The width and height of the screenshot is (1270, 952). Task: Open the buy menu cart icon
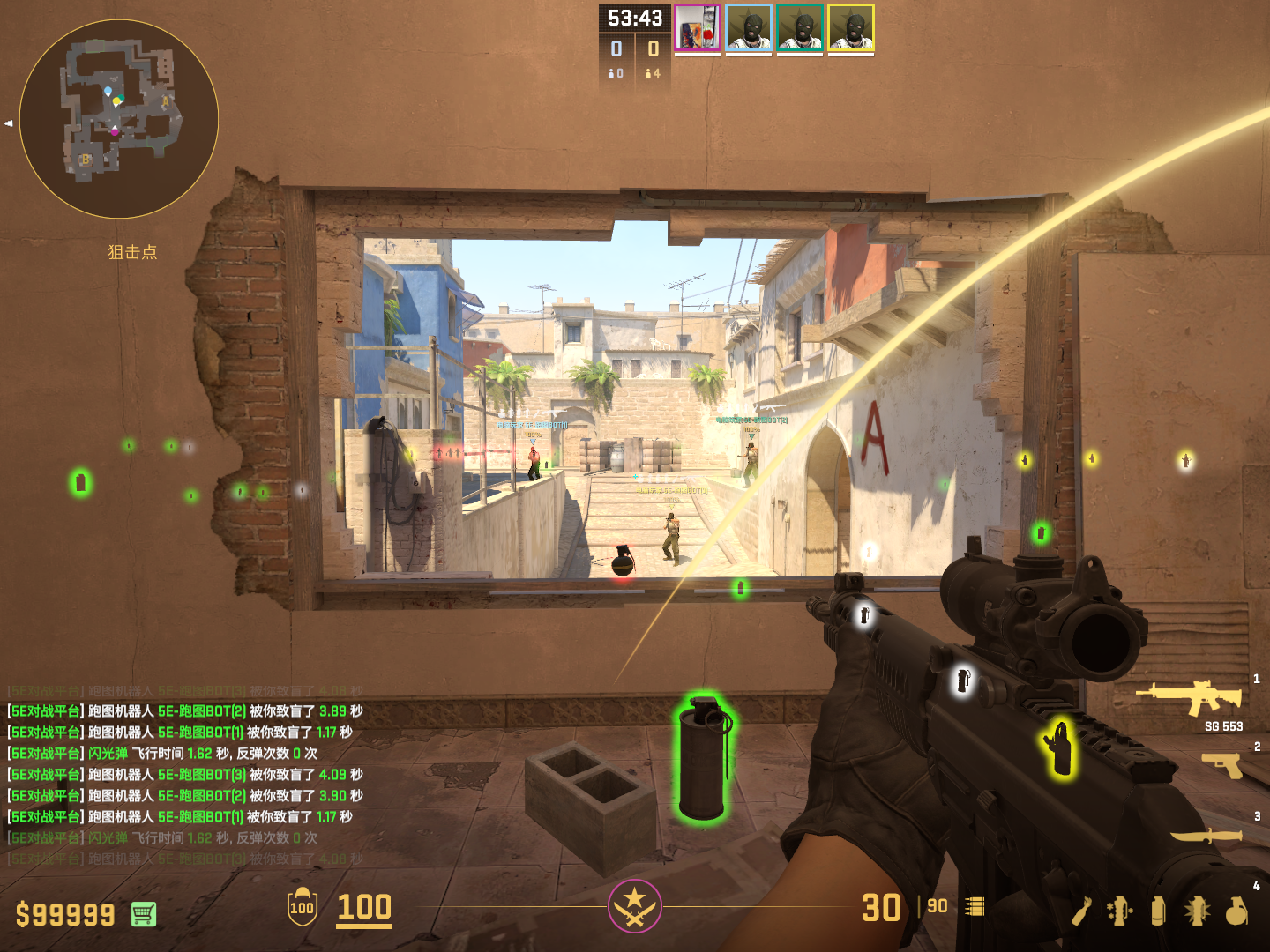[144, 915]
